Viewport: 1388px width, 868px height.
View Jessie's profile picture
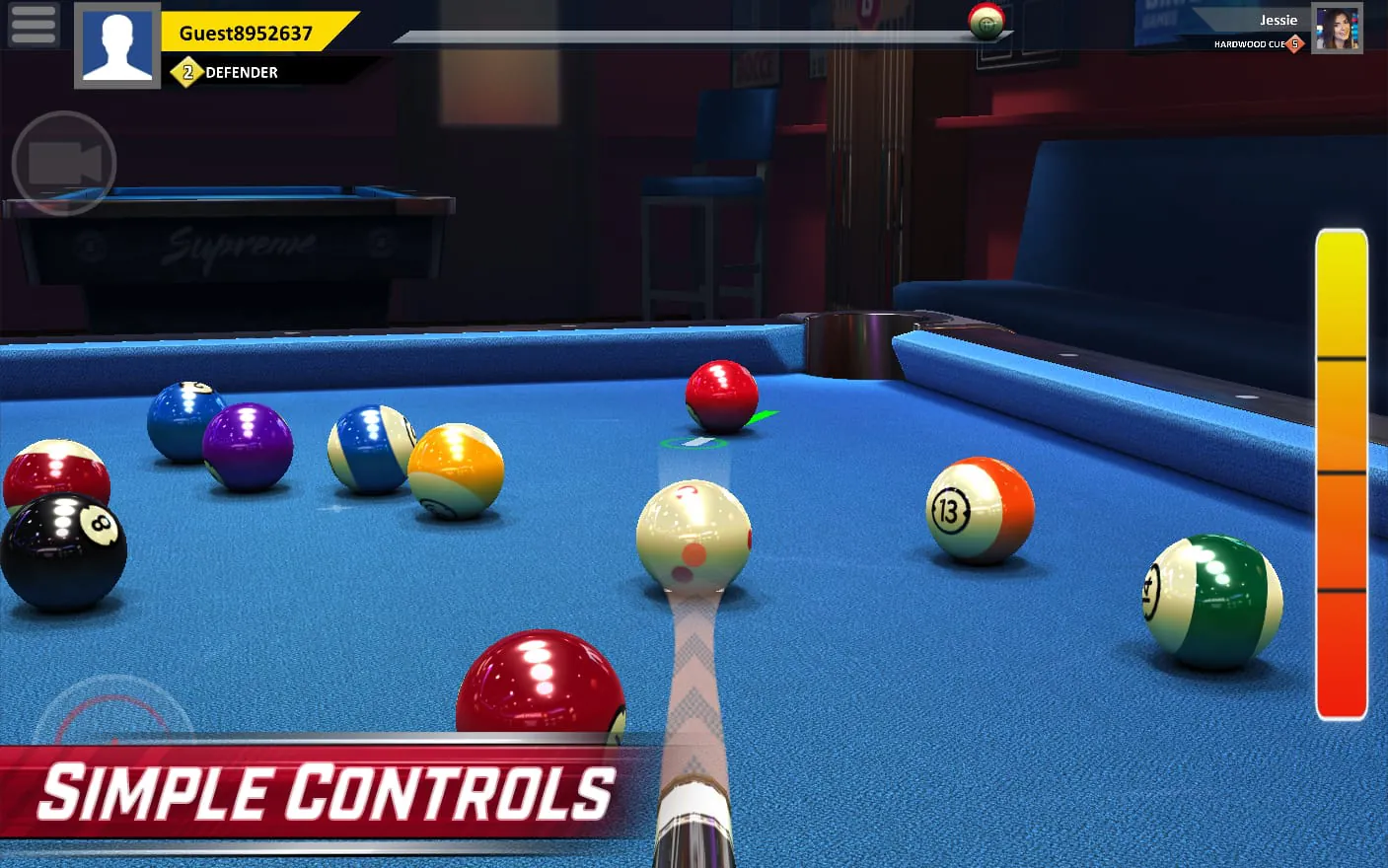click(1338, 26)
